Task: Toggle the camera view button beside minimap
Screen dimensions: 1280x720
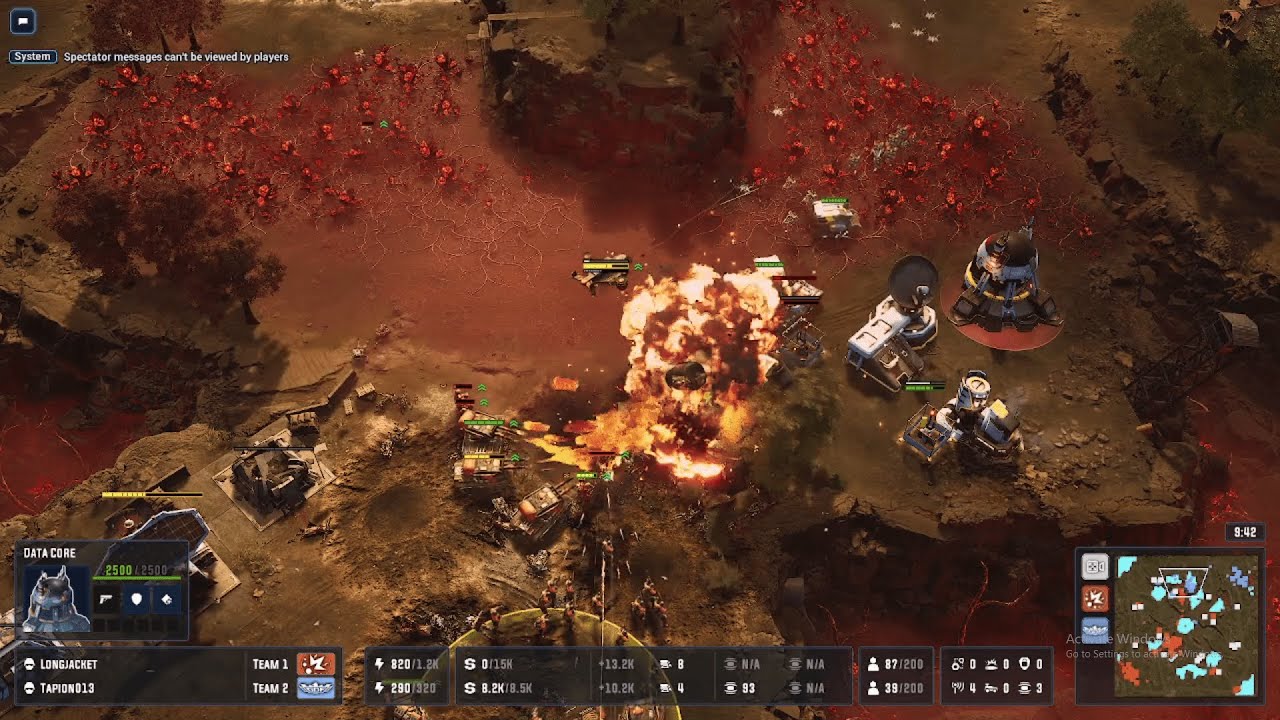Action: (x=1095, y=567)
